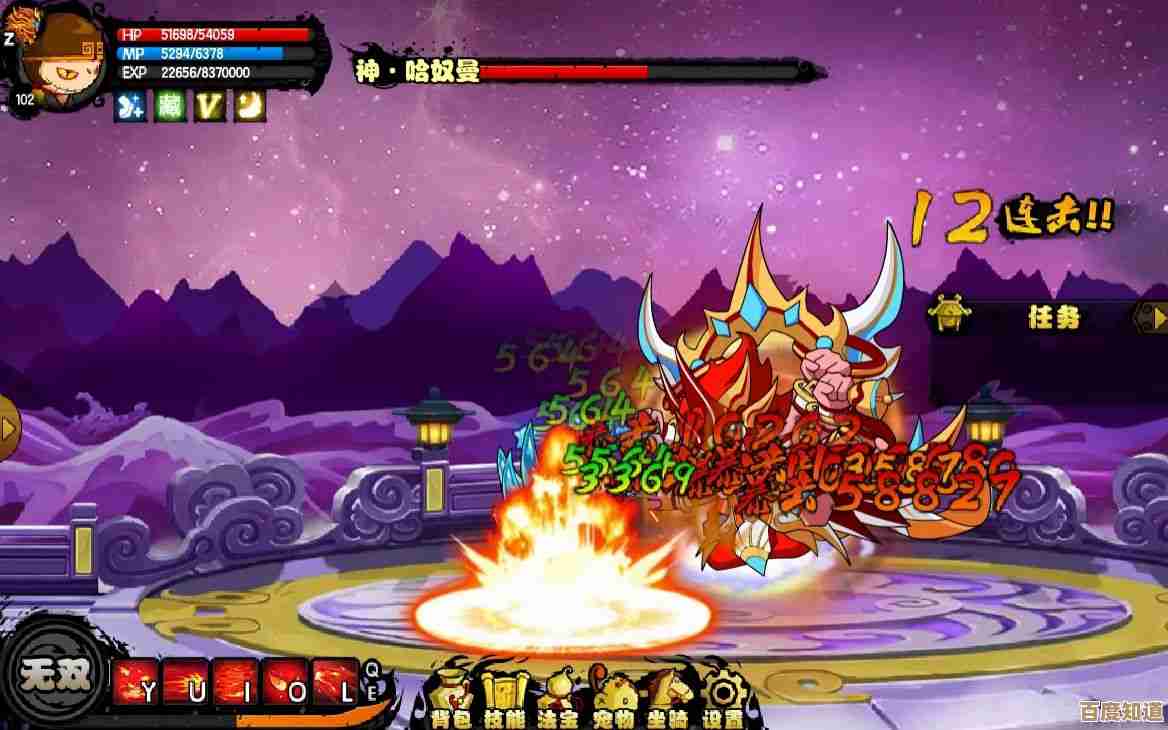Expand the arrow beside the 任务 panel
Viewport: 1168px width, 730px height.
1151,318
